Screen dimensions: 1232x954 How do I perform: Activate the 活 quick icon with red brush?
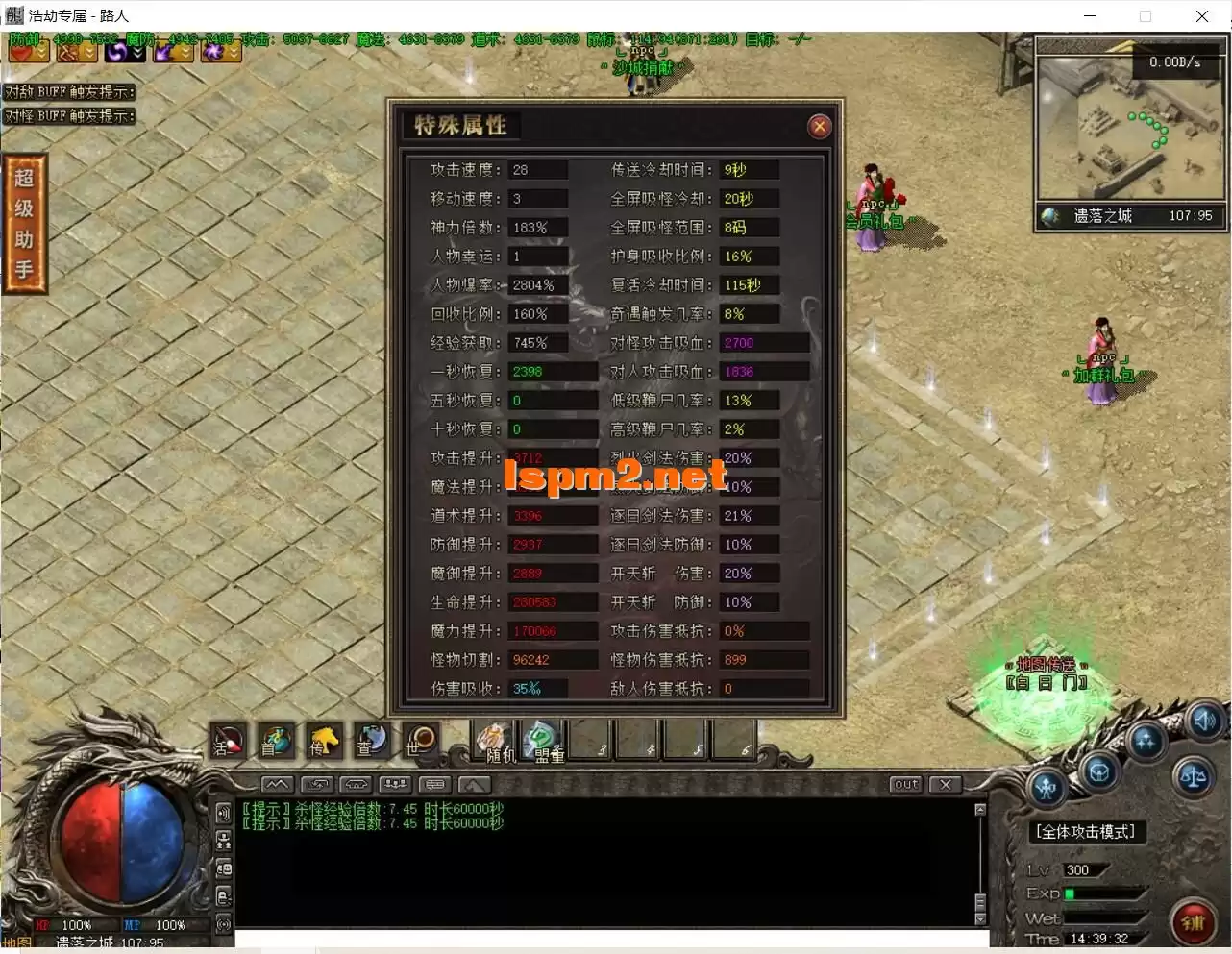click(228, 741)
